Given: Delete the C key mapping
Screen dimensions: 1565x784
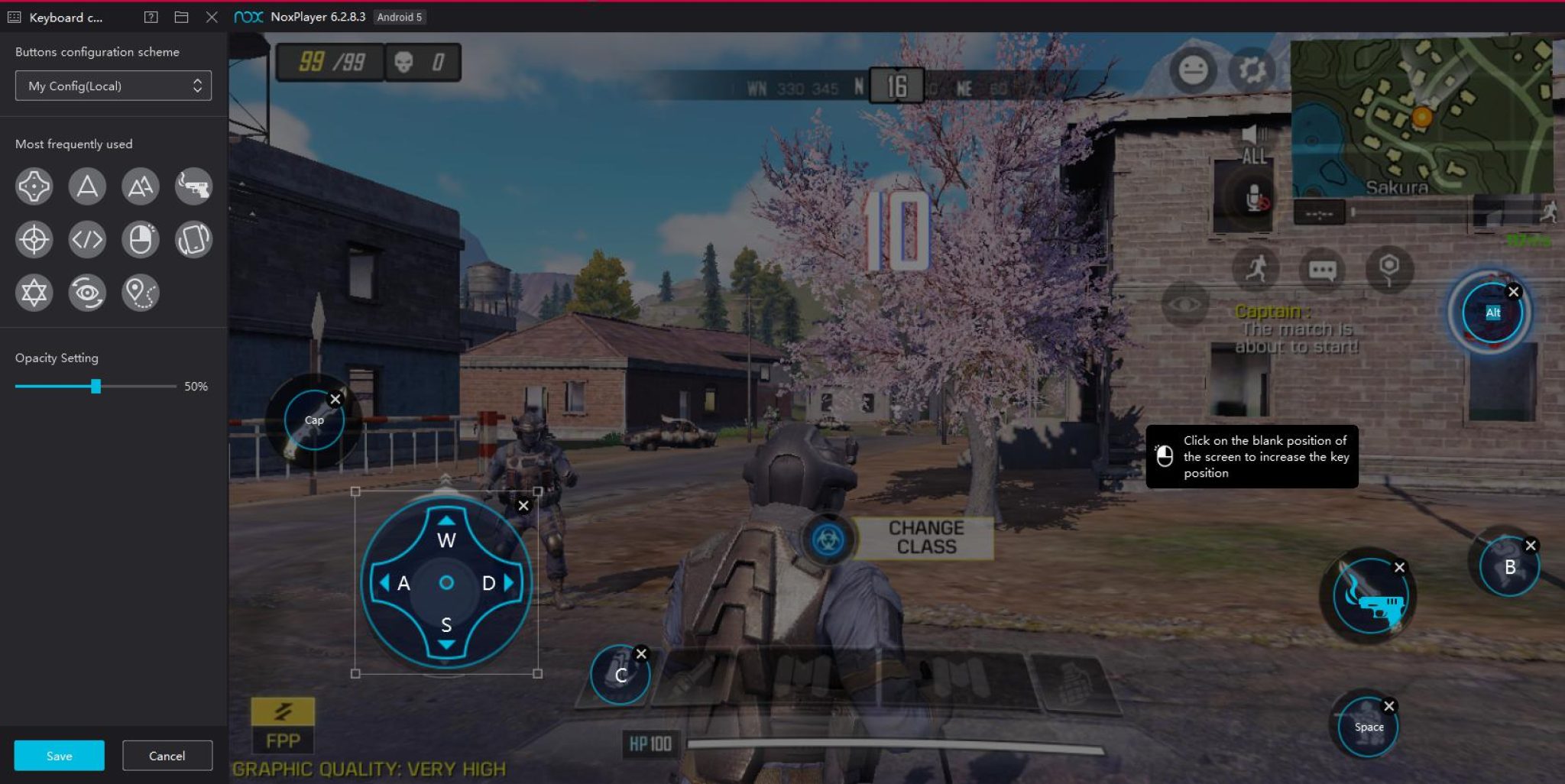Looking at the screenshot, I should click(x=641, y=654).
